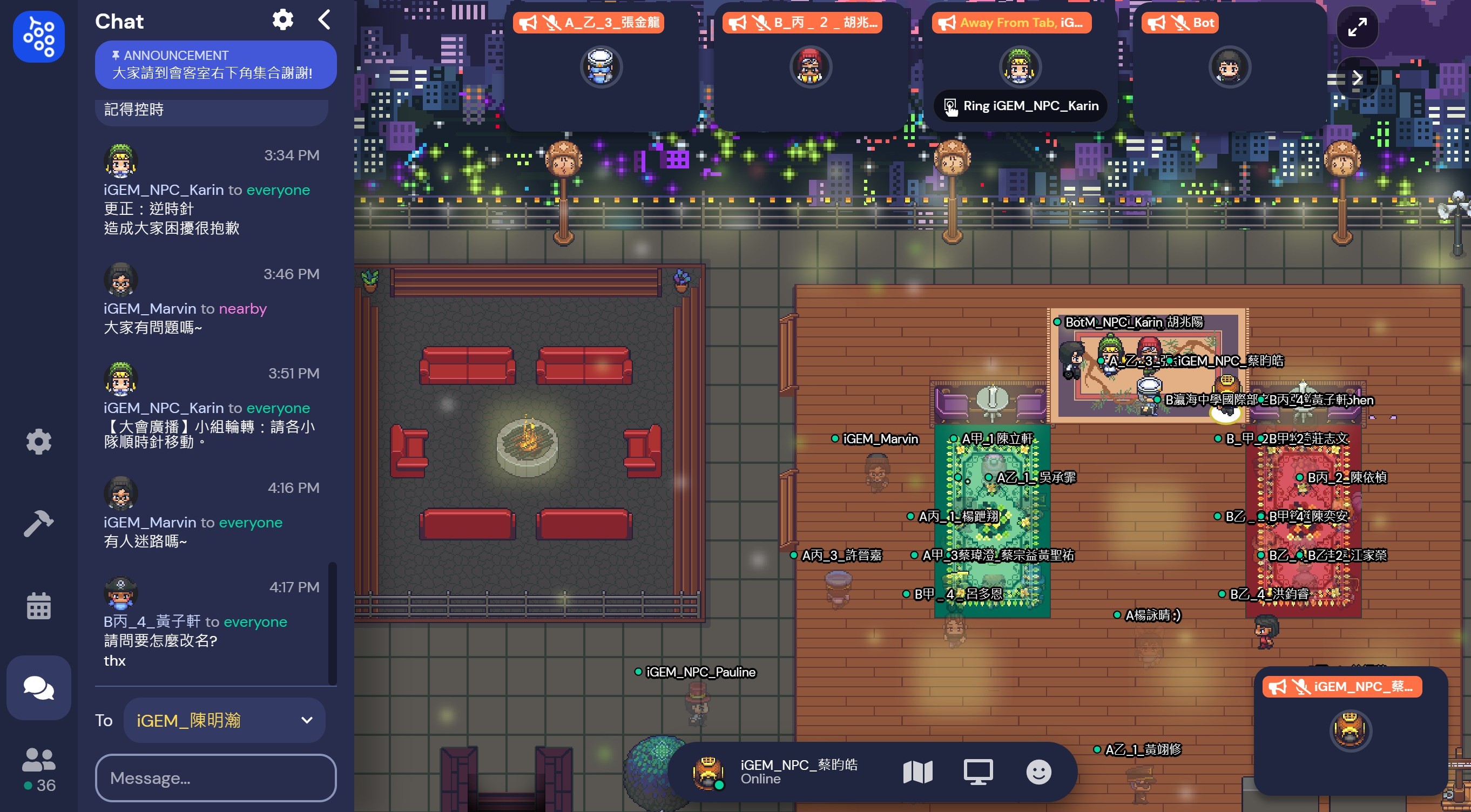This screenshot has height=812, width=1471.
Task: Select the Bot video tile
Action: [1230, 66]
